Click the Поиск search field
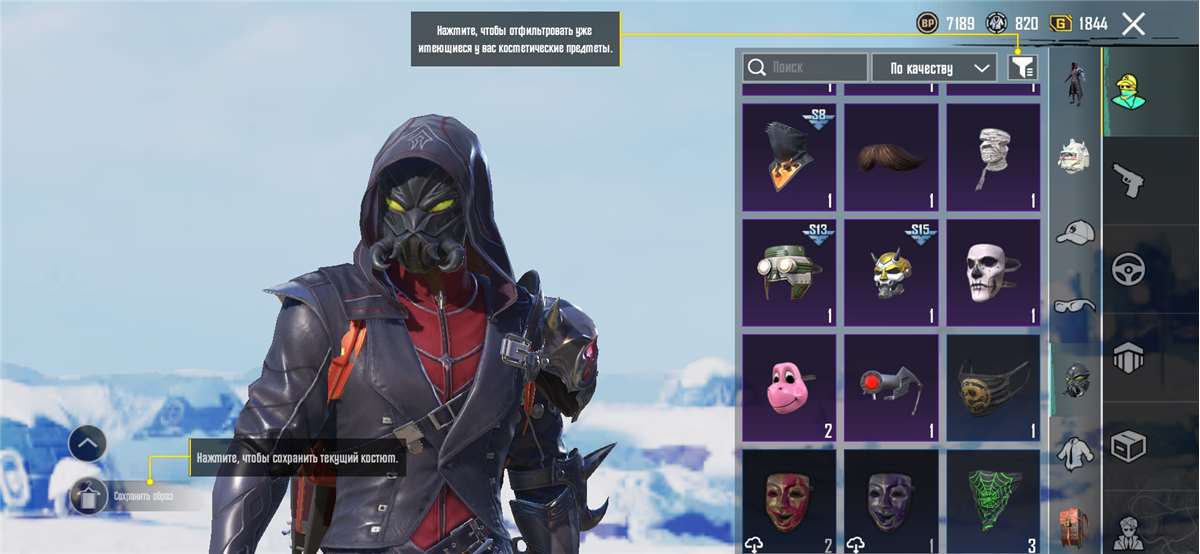This screenshot has width=1200, height=554. pyautogui.click(x=805, y=68)
